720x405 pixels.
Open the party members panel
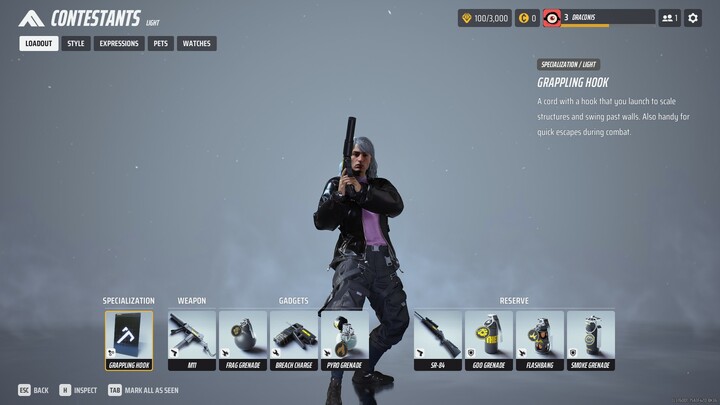click(x=669, y=18)
